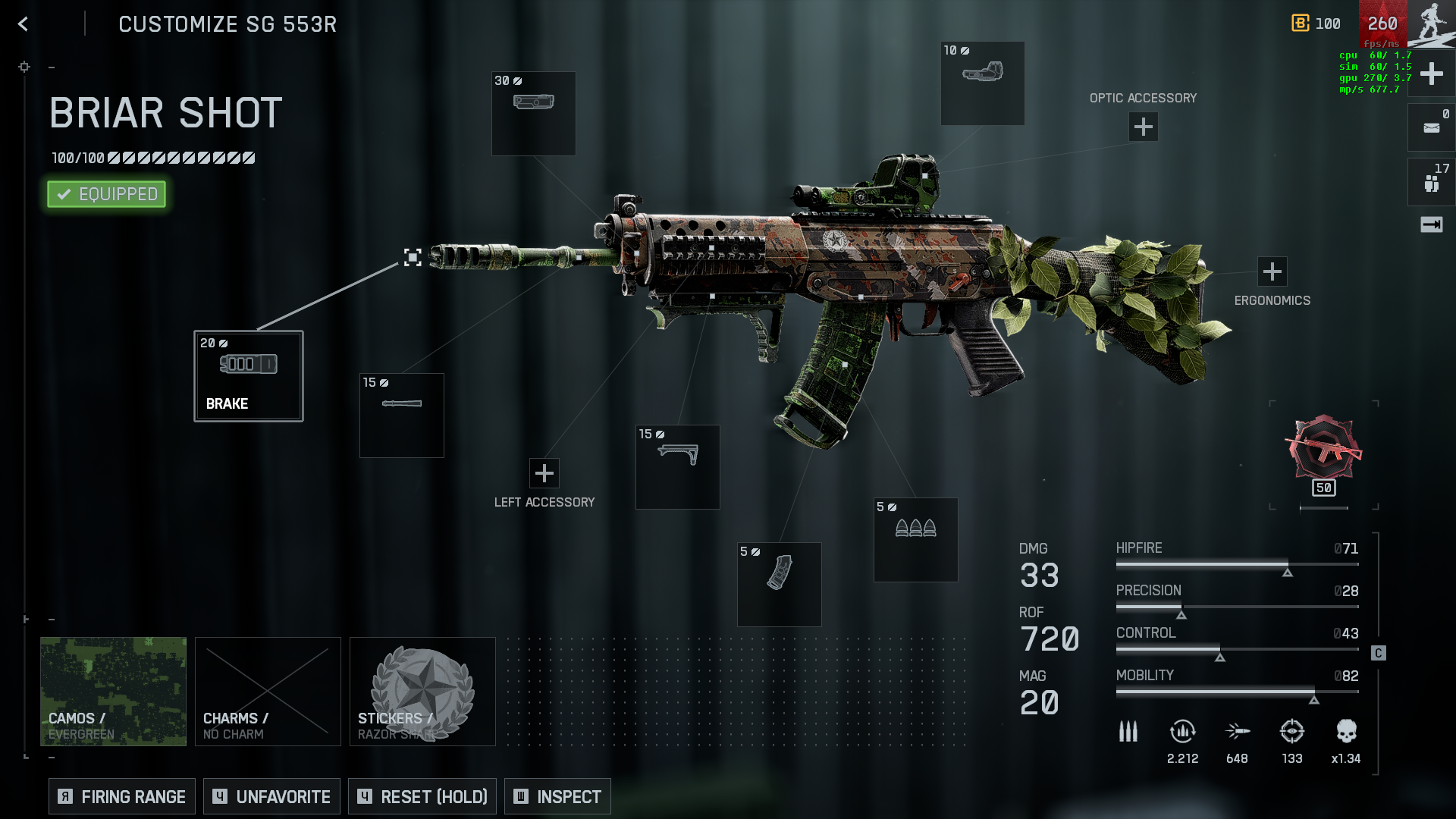Screen dimensions: 1456x819
Task: Enter the Firing Range
Action: pyautogui.click(x=122, y=796)
